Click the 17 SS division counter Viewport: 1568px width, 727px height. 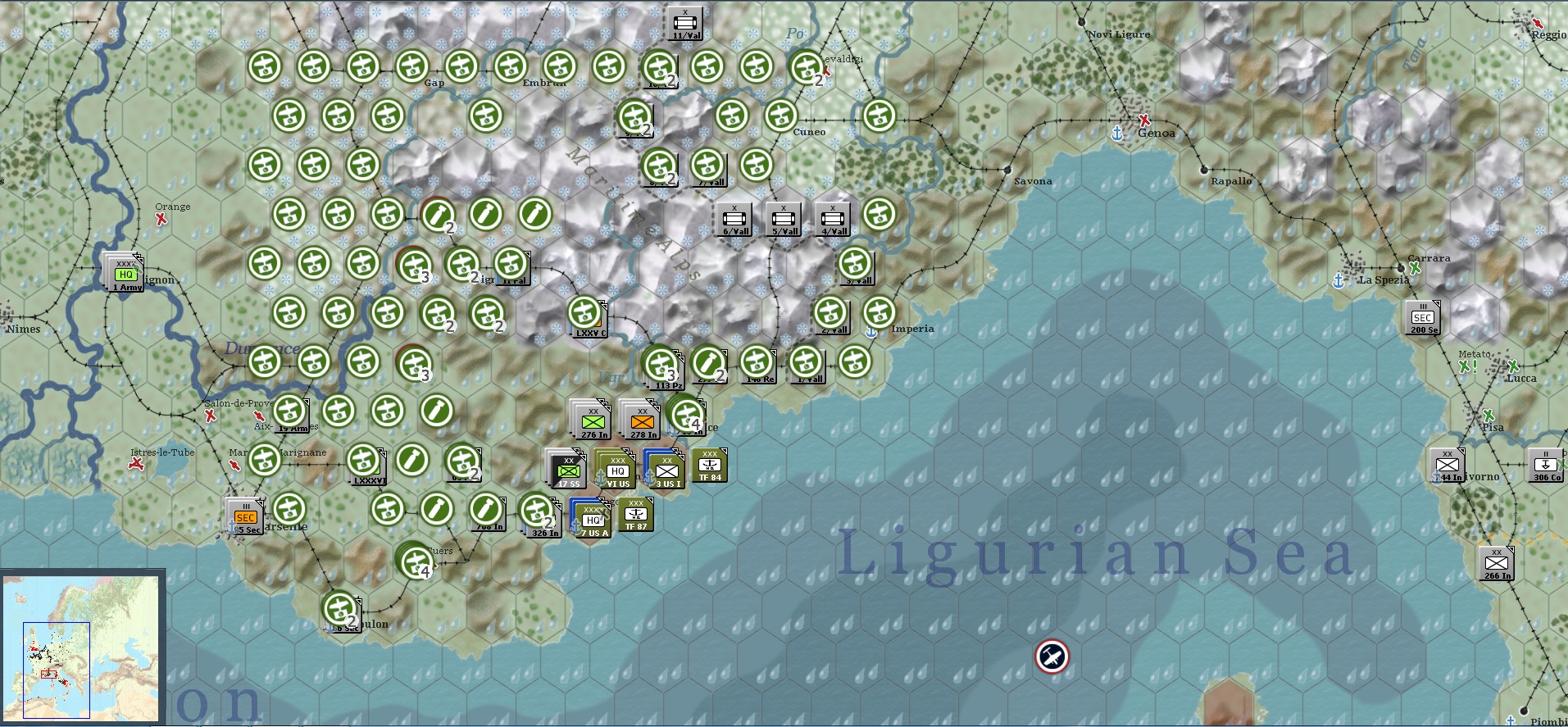(x=566, y=470)
